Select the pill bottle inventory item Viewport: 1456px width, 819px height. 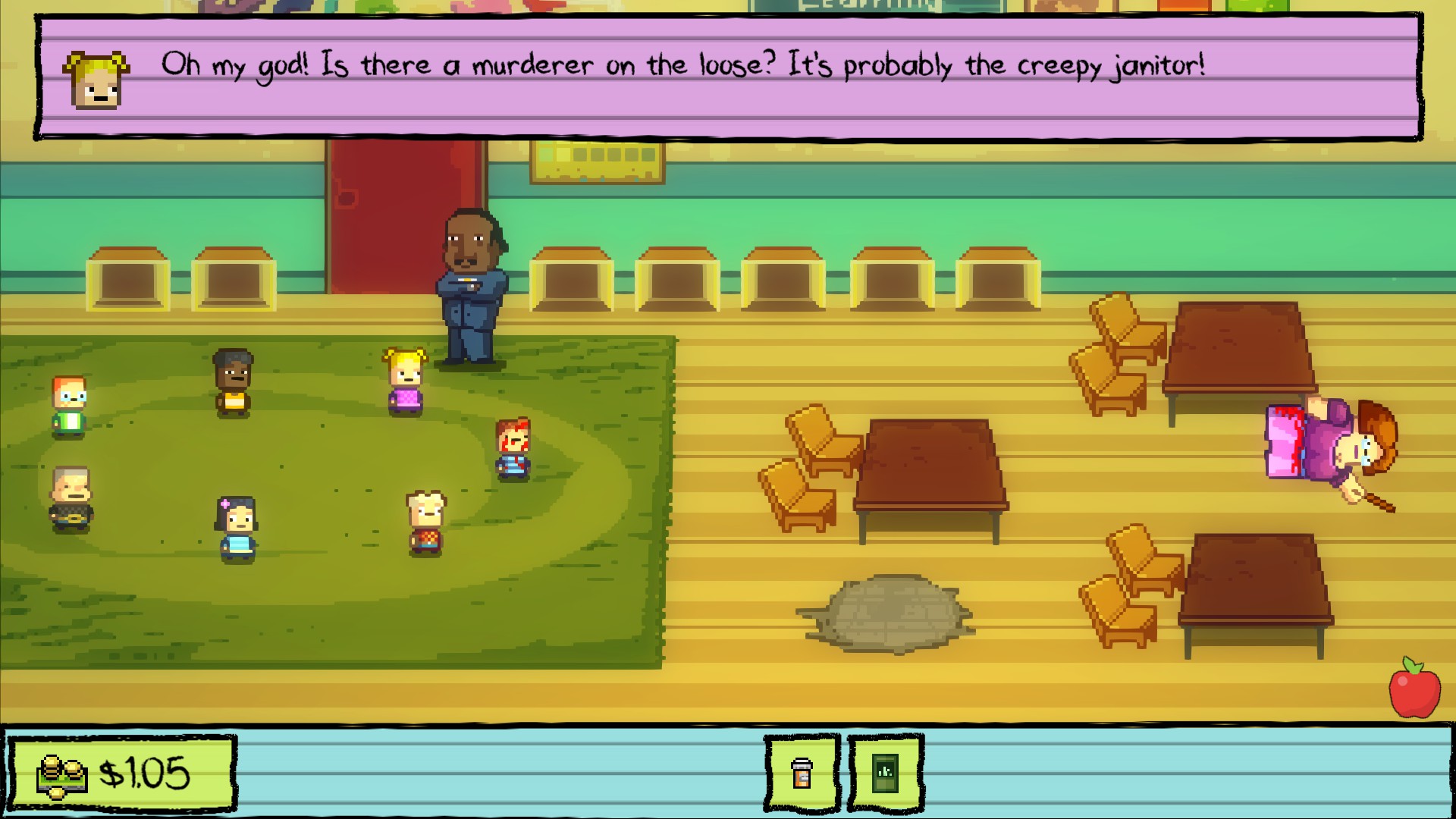[x=802, y=773]
